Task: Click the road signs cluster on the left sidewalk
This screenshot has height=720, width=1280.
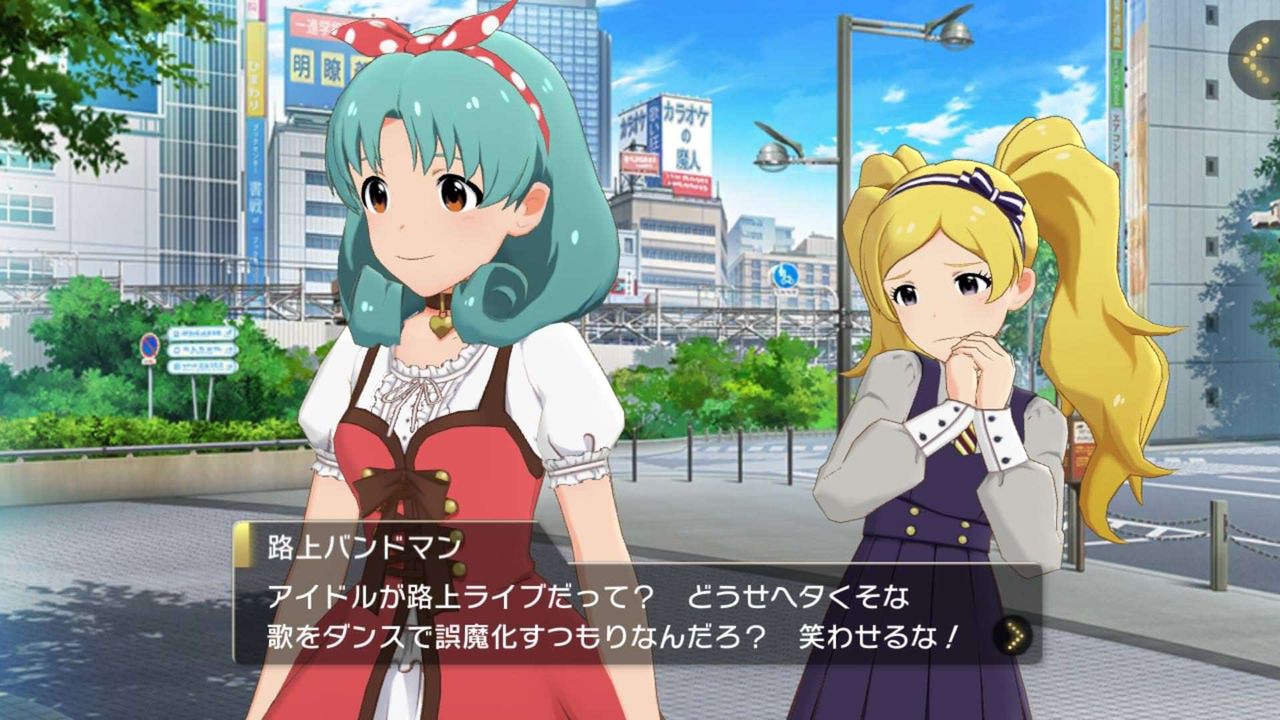Action: [196, 352]
